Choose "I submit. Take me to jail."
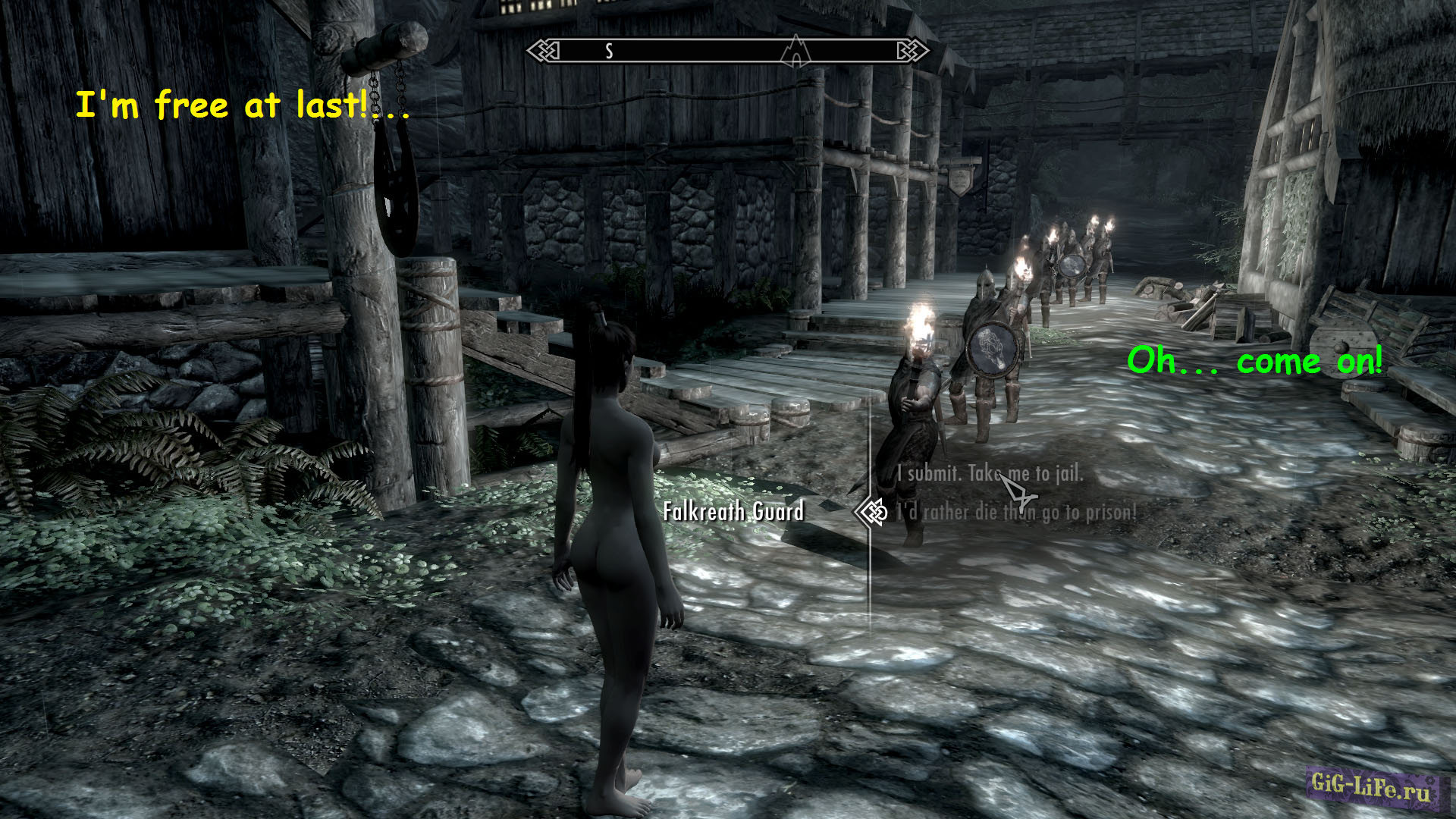This screenshot has width=1456, height=819. pyautogui.click(x=990, y=474)
